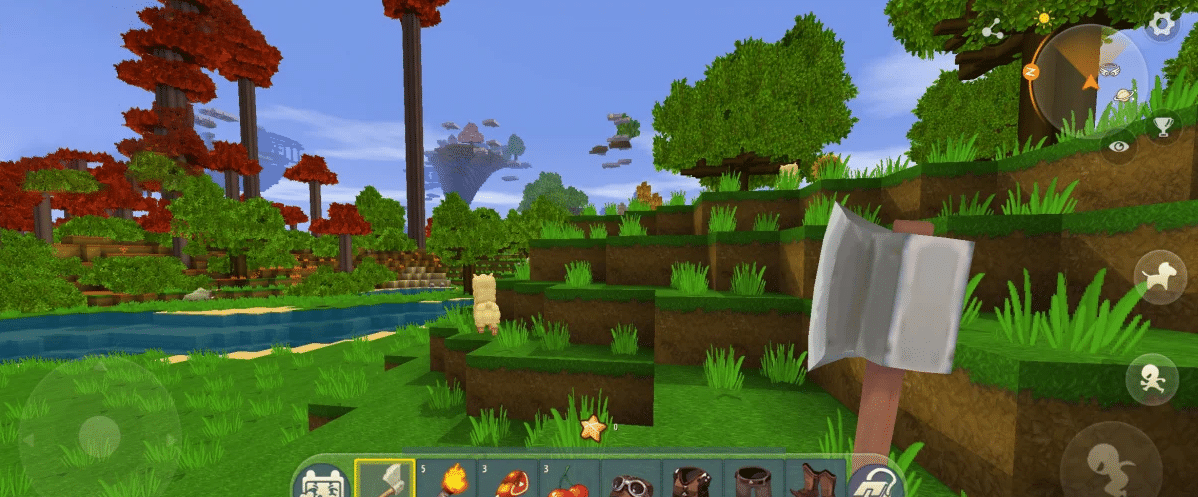Choose the leather chest armor slot
This screenshot has width=1198, height=497.
(691, 481)
